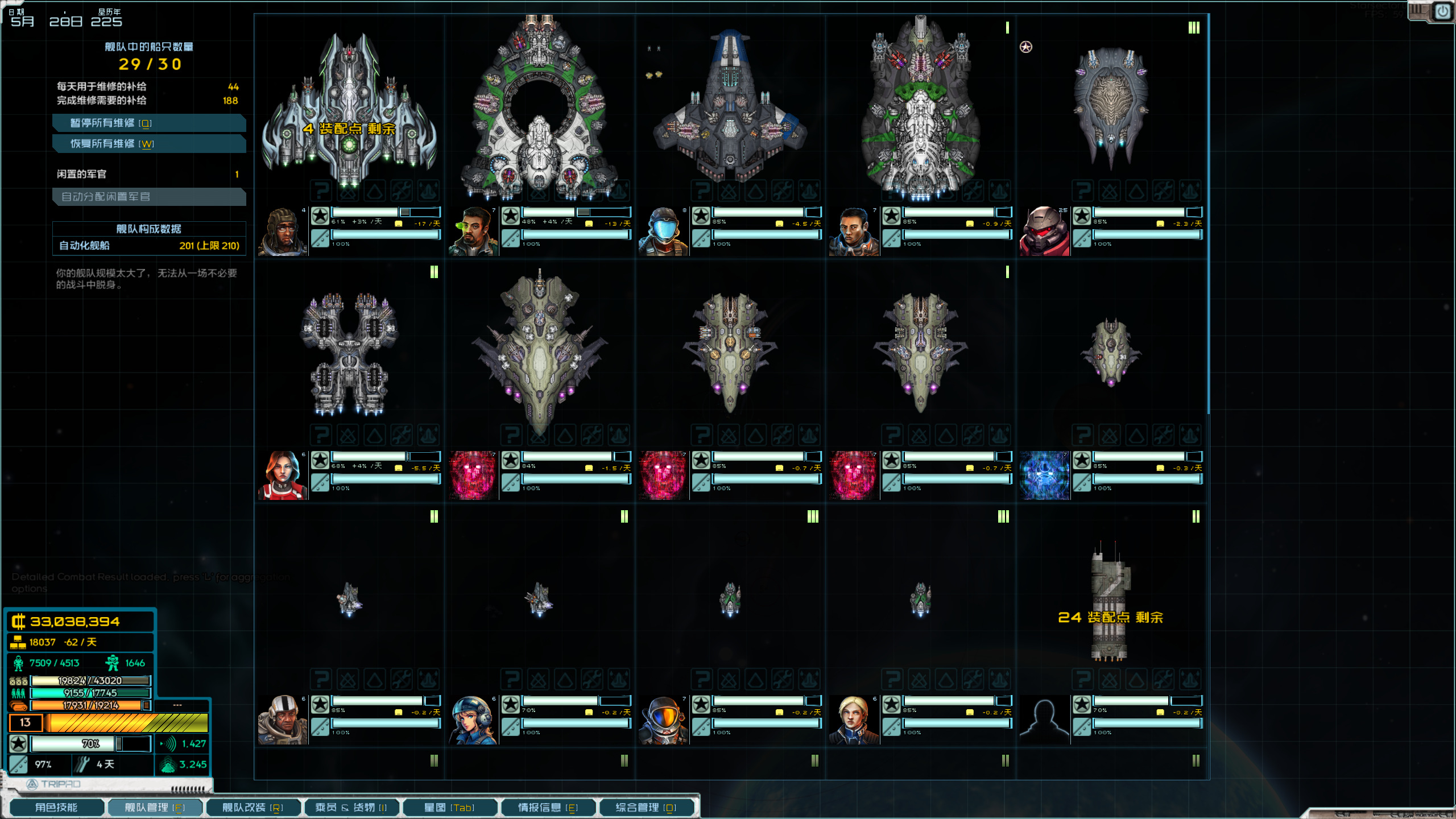Click the credits icon next to 33,038,394

(x=19, y=622)
